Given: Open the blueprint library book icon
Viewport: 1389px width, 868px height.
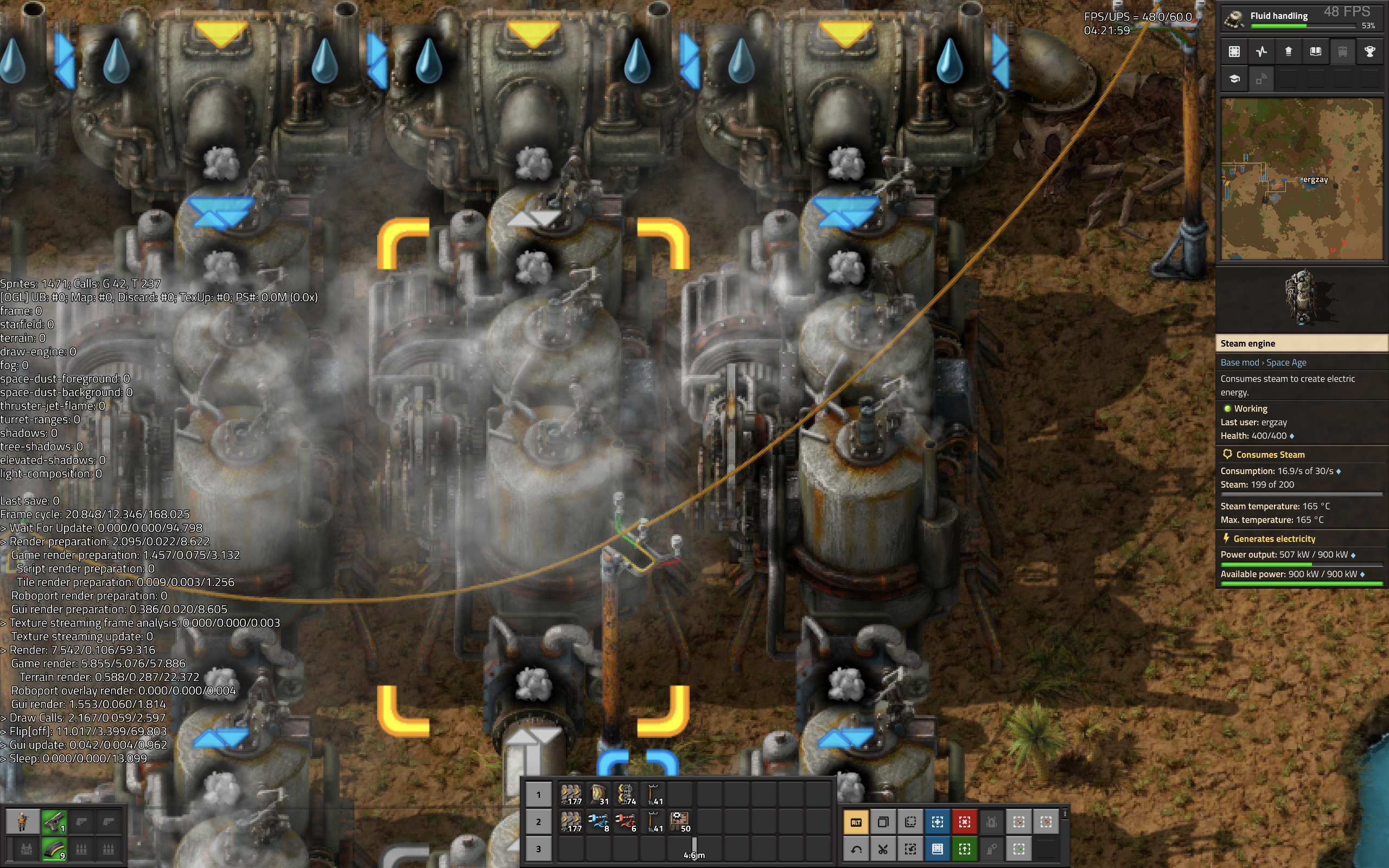Looking at the screenshot, I should coord(1315,52).
